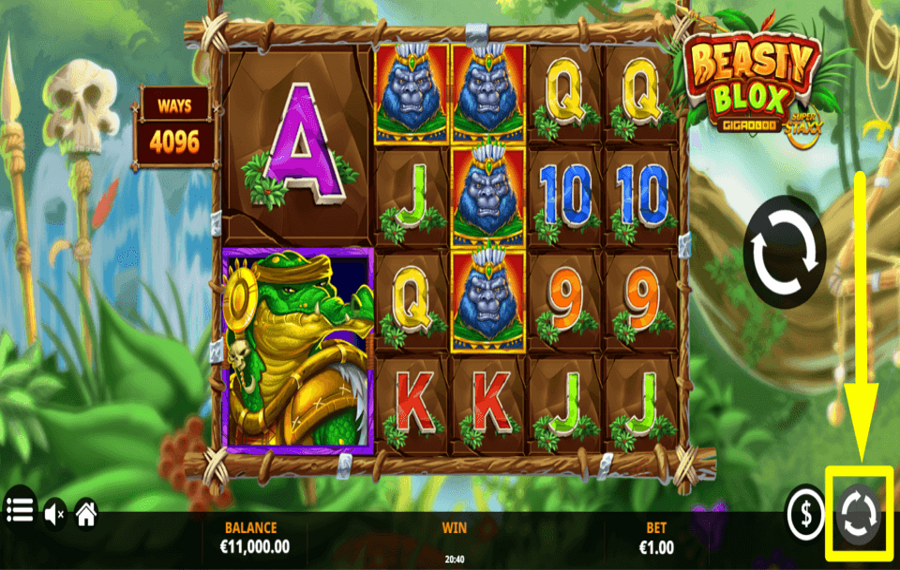Open the hamburger game menu
The width and height of the screenshot is (900, 570).
click(19, 510)
